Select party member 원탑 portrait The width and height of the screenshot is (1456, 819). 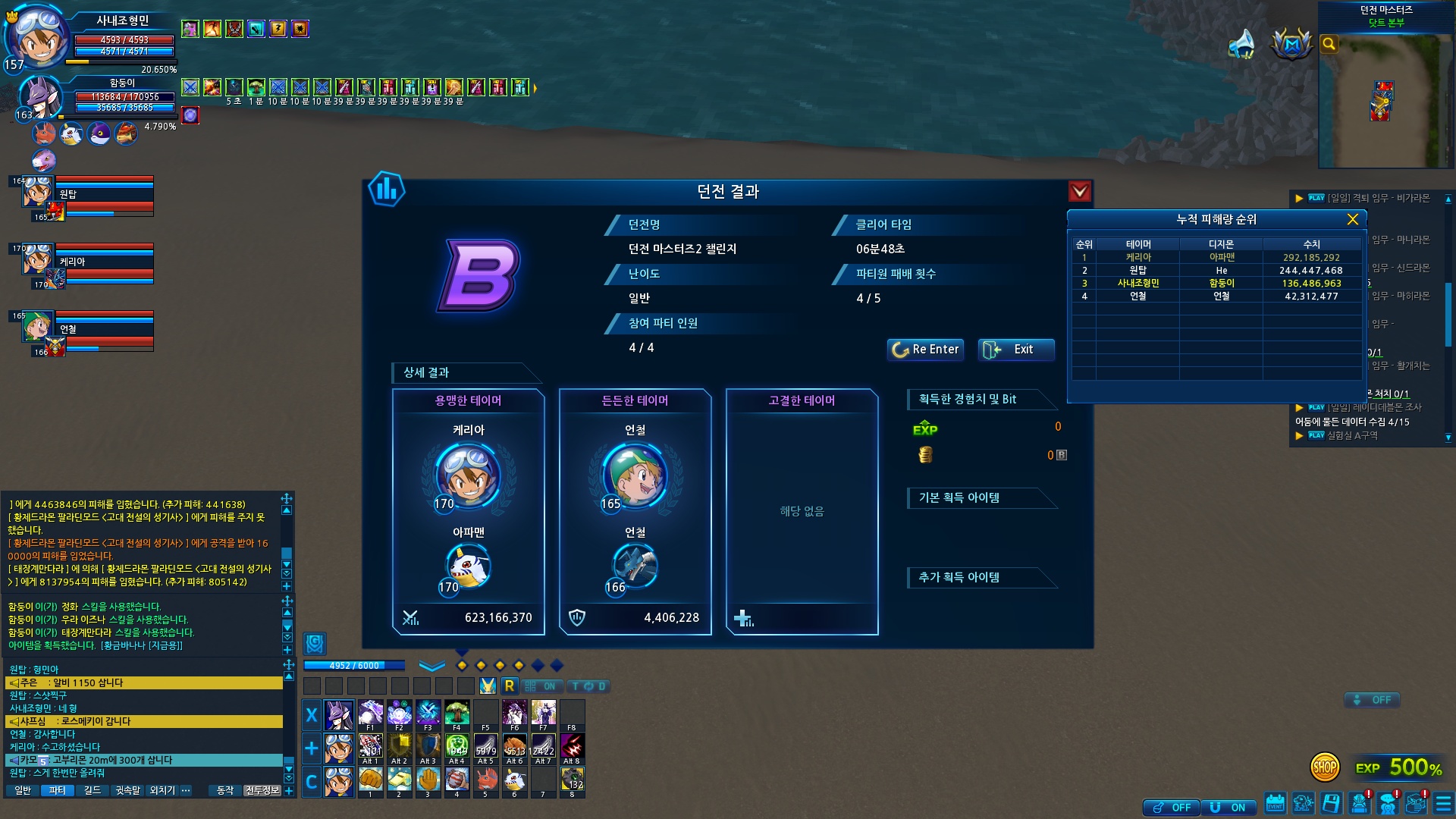point(36,193)
